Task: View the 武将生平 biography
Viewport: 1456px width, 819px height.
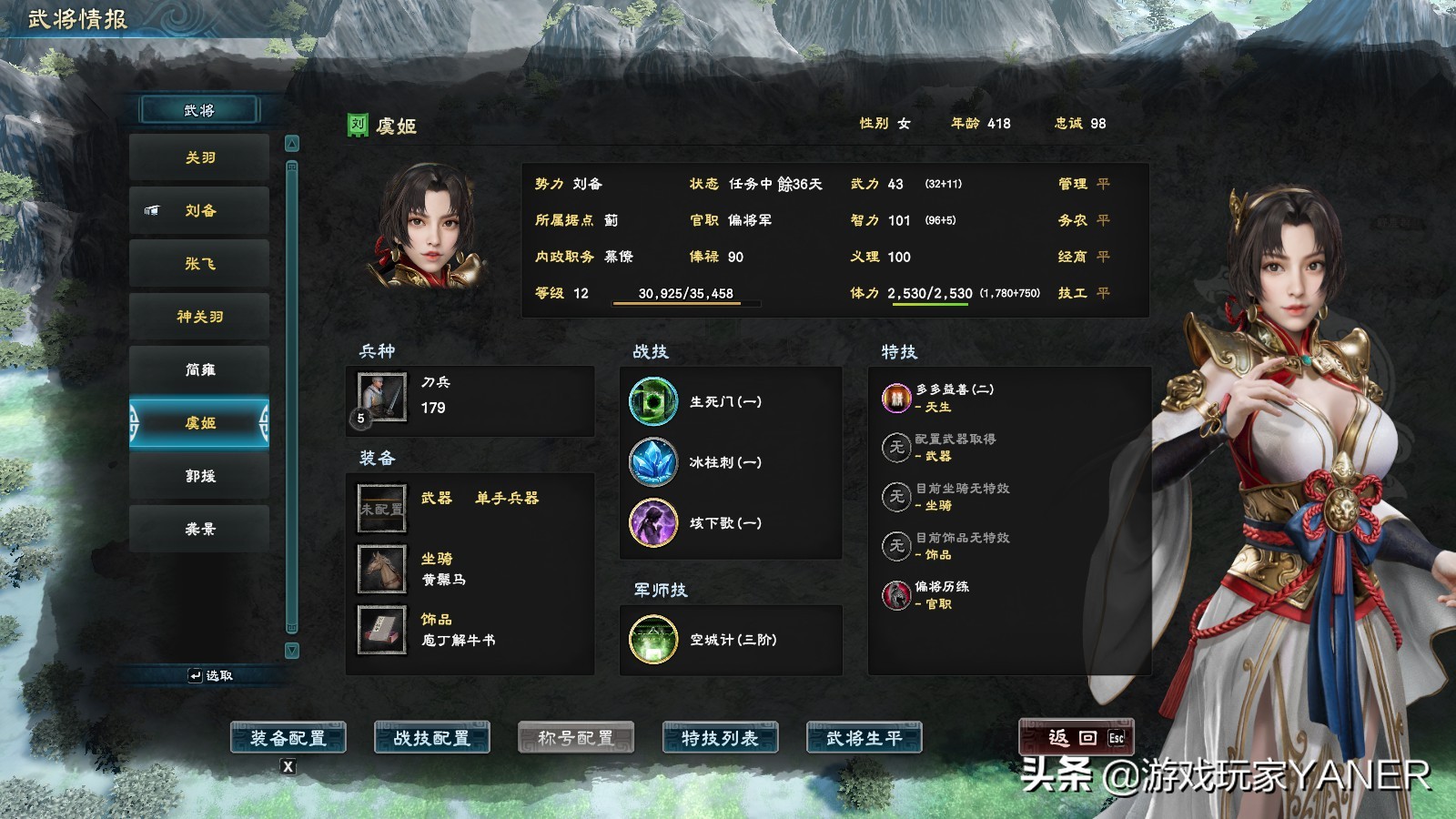Action: pos(865,739)
